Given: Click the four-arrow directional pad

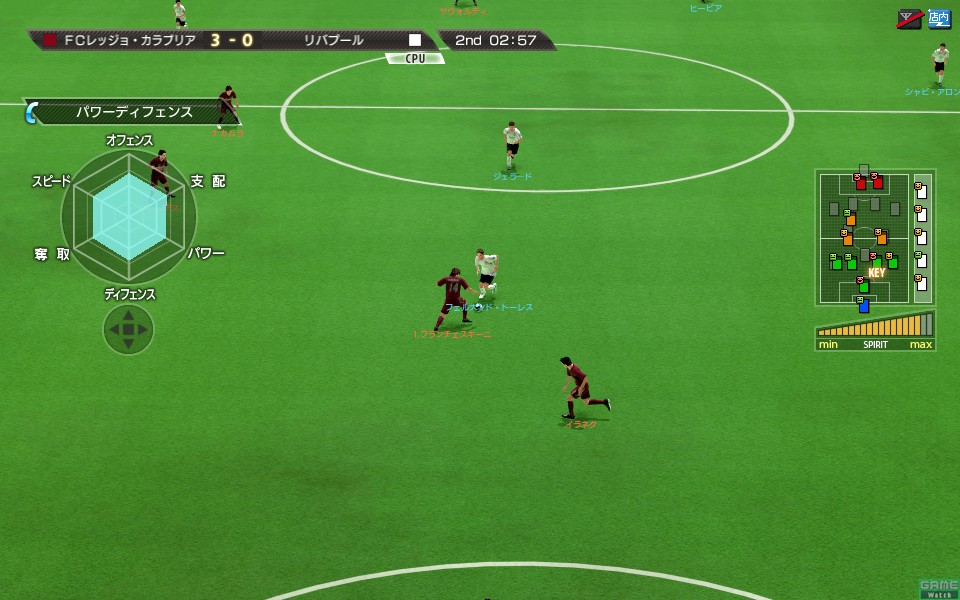Looking at the screenshot, I should (128, 329).
